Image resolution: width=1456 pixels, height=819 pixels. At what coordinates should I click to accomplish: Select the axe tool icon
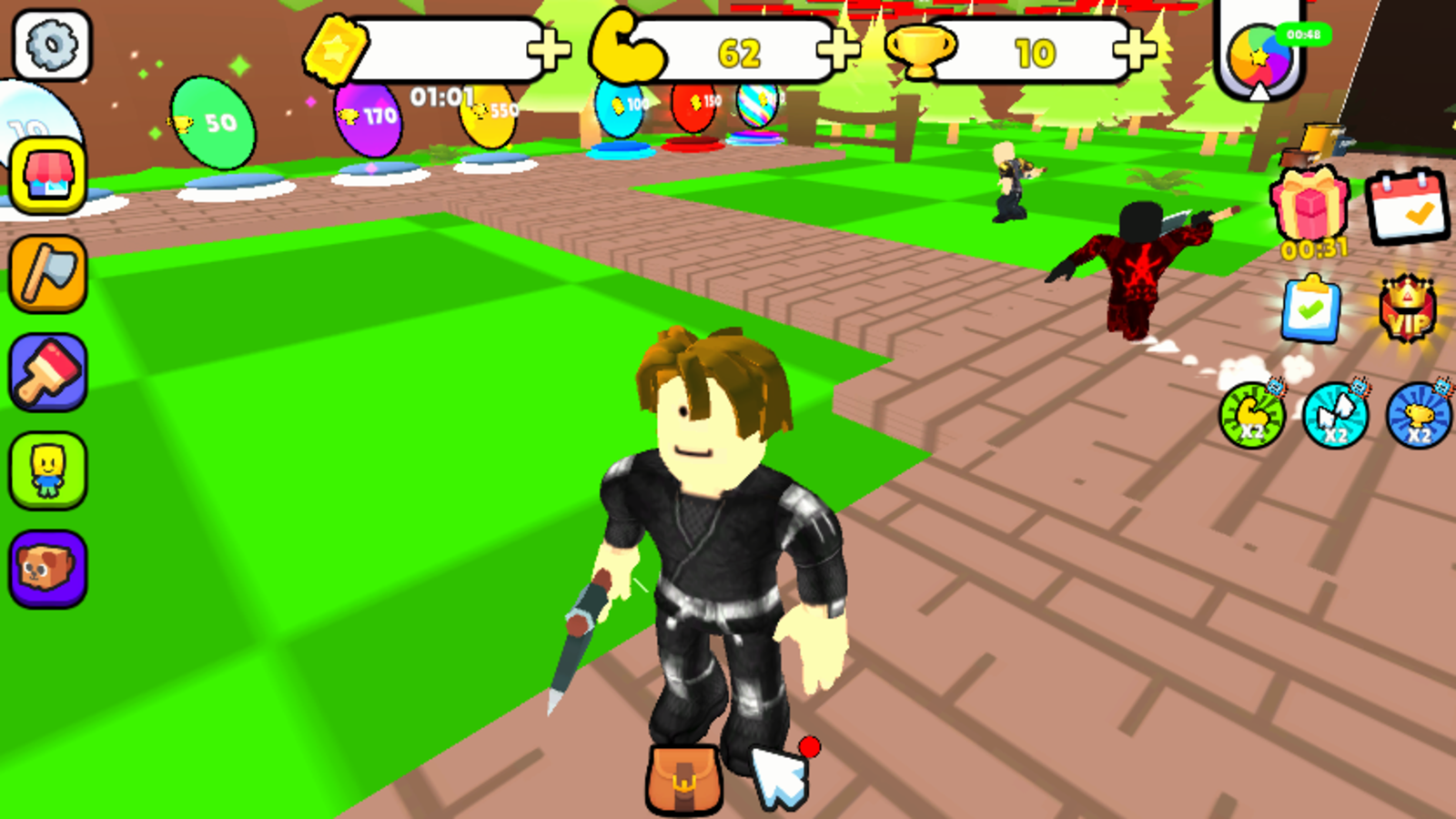pyautogui.click(x=50, y=271)
